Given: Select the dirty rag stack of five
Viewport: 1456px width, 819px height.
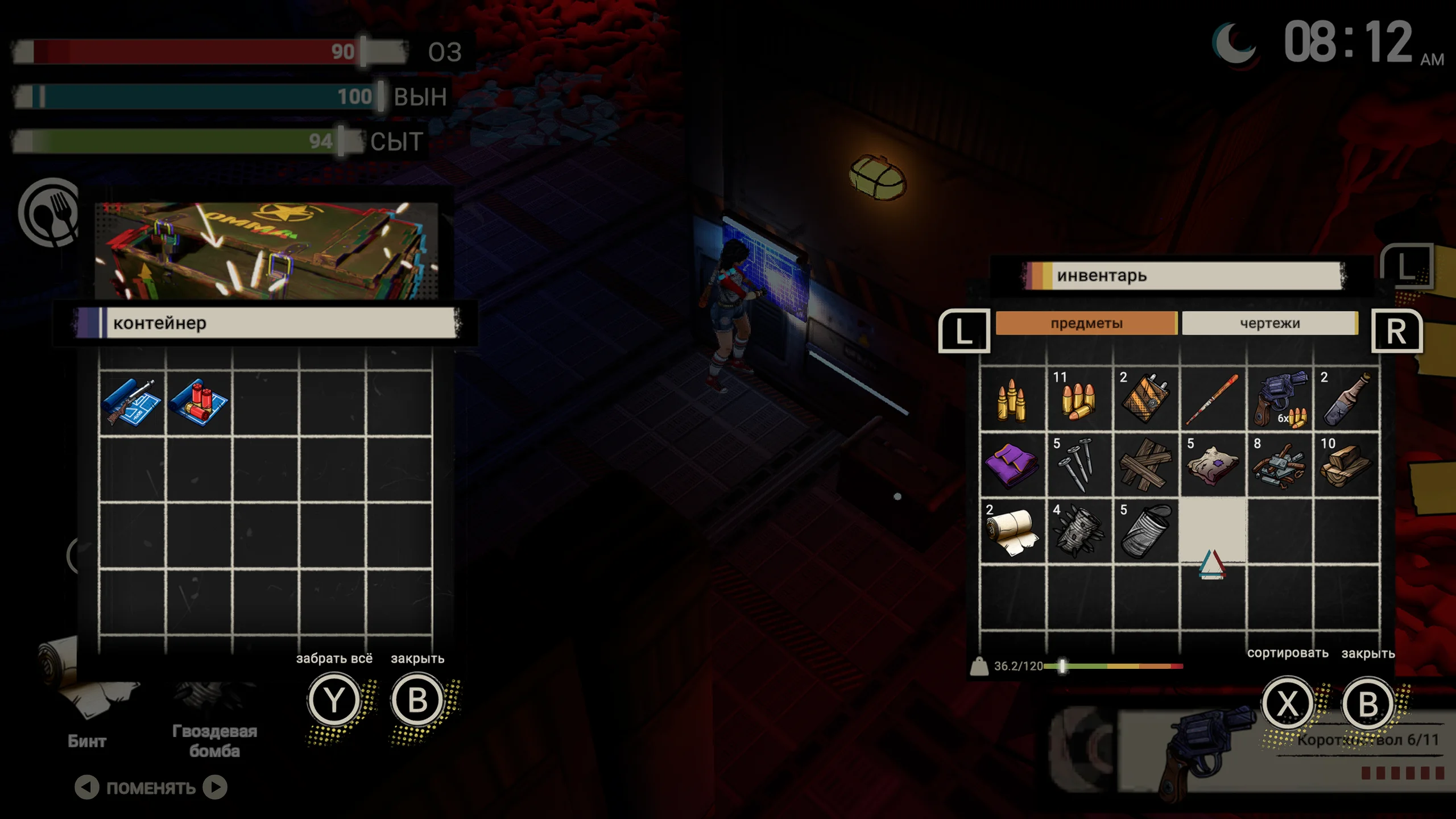Looking at the screenshot, I should pyautogui.click(x=1213, y=465).
